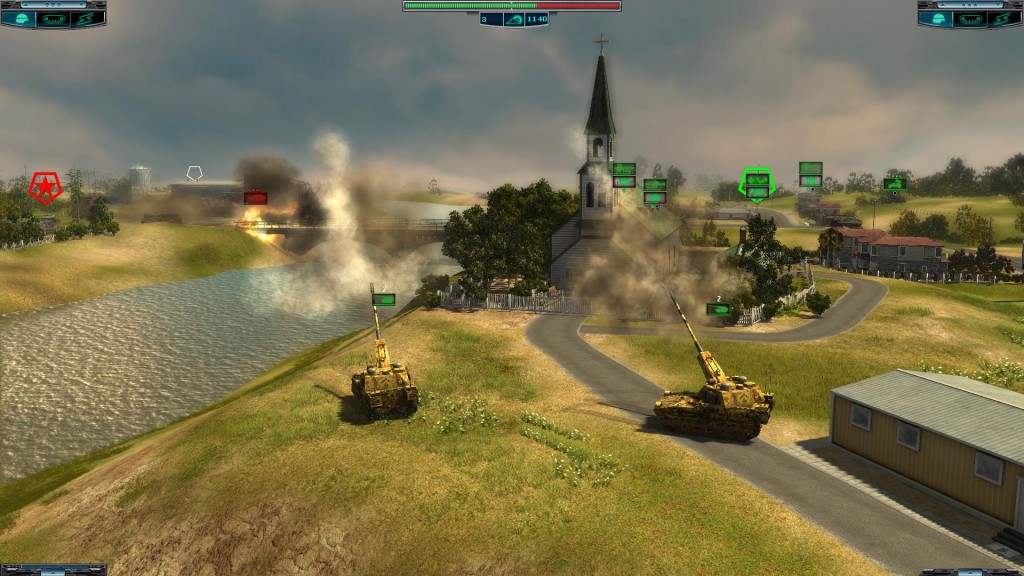Image resolution: width=1024 pixels, height=576 pixels.
Task: Select the red enemy unit marker by the bridge
Action: pyautogui.click(x=255, y=198)
